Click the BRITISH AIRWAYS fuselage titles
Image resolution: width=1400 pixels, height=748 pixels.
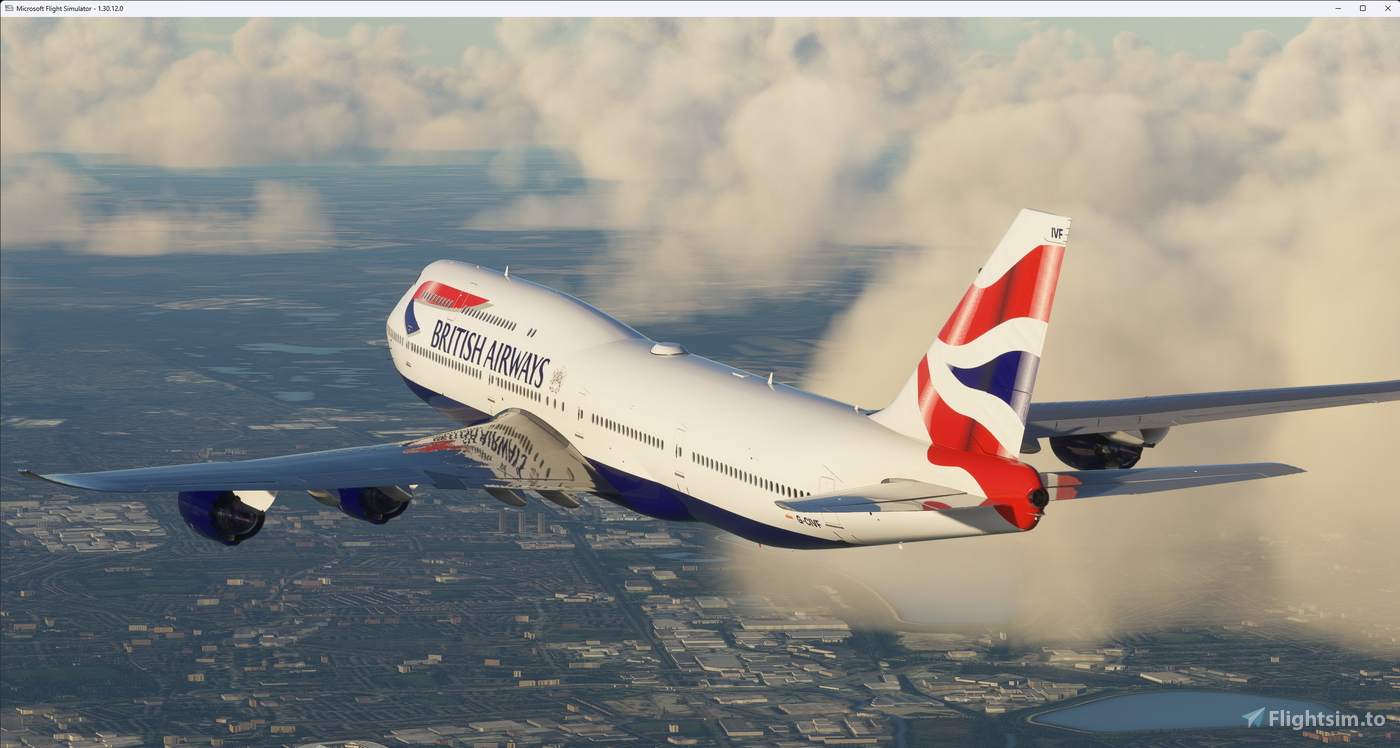[492, 348]
